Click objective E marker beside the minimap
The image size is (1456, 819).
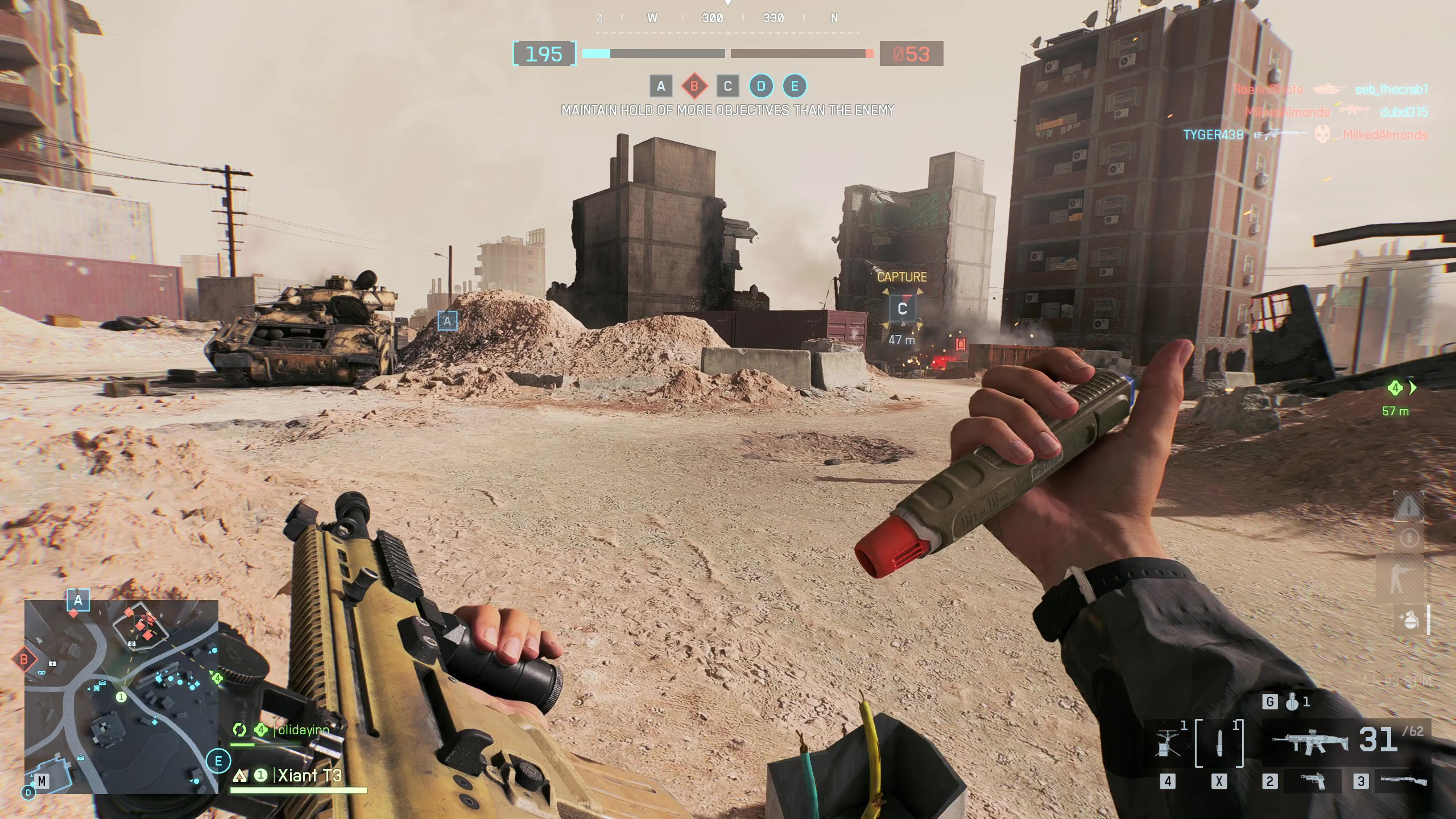(x=218, y=761)
